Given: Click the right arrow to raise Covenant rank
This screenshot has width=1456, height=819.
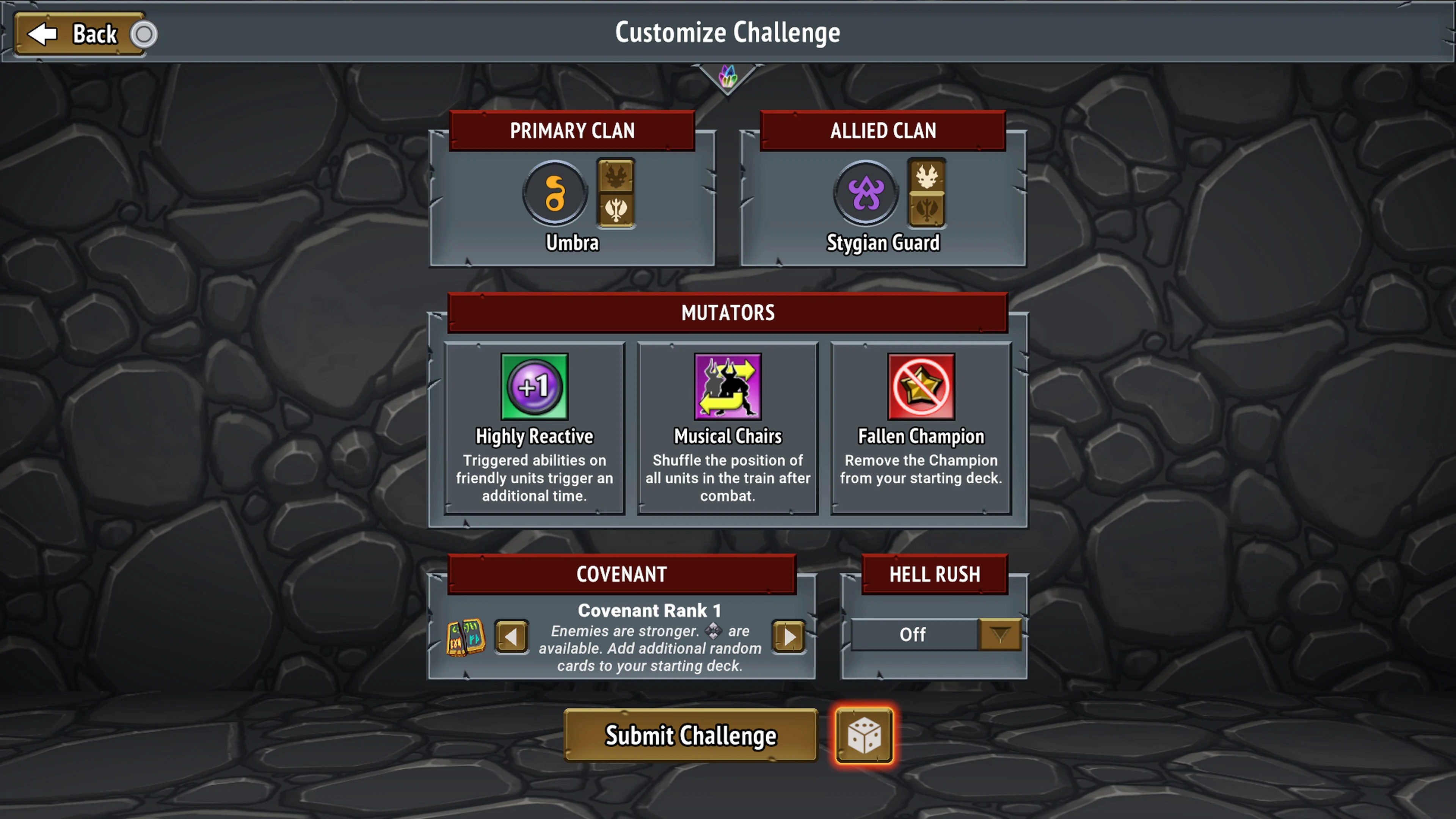Looking at the screenshot, I should (x=789, y=637).
